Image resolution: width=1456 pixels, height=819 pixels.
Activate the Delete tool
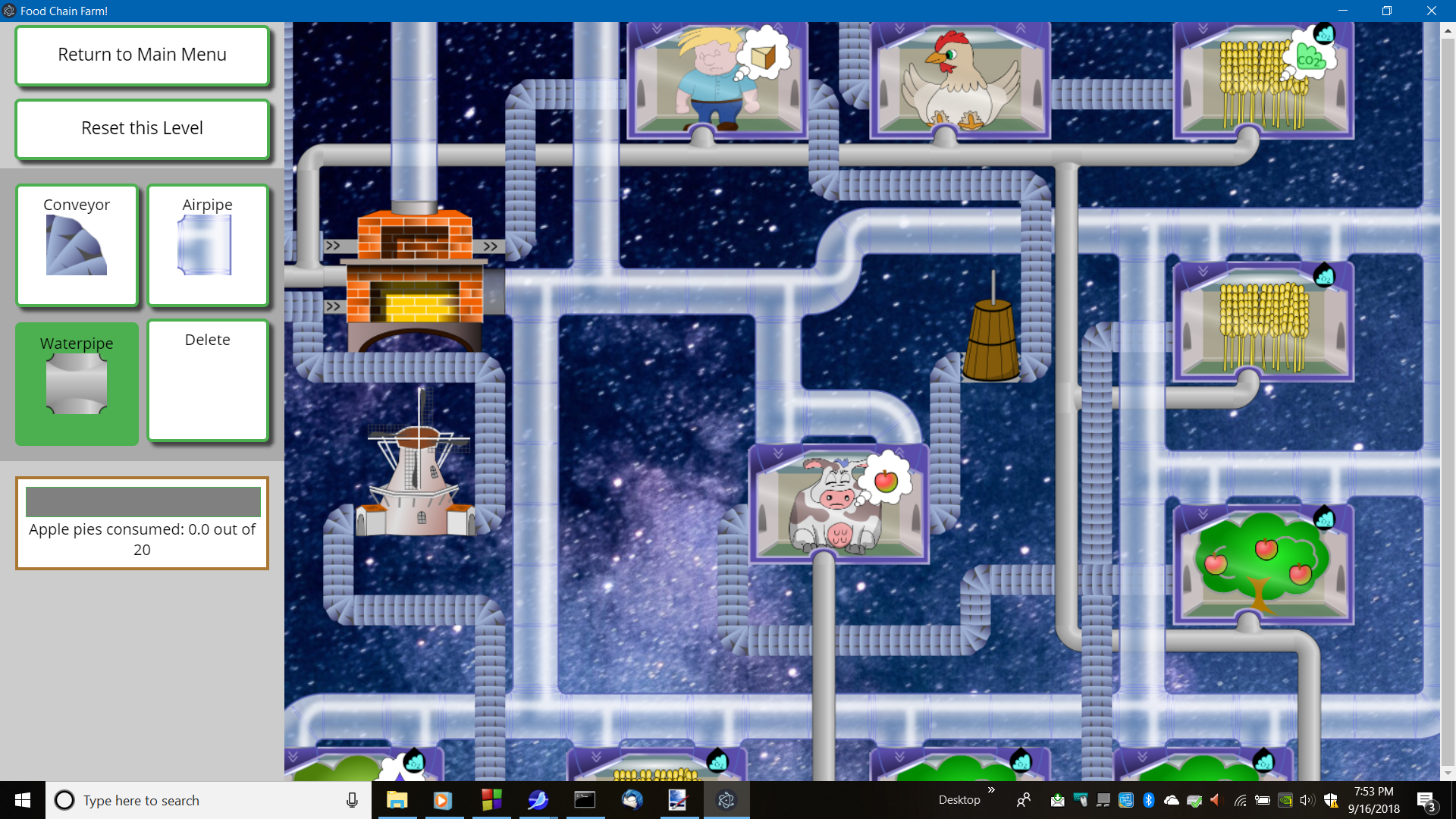208,380
